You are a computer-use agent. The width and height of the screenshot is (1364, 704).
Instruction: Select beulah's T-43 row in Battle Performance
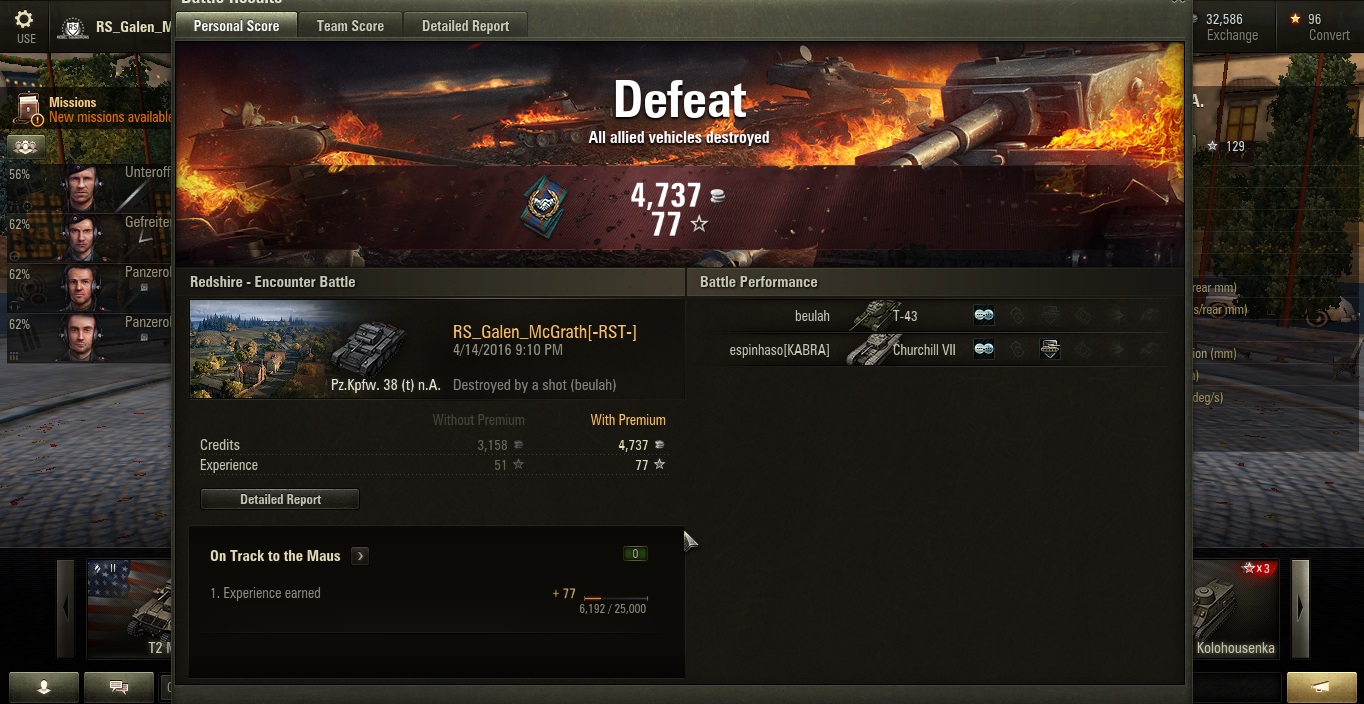(x=930, y=316)
